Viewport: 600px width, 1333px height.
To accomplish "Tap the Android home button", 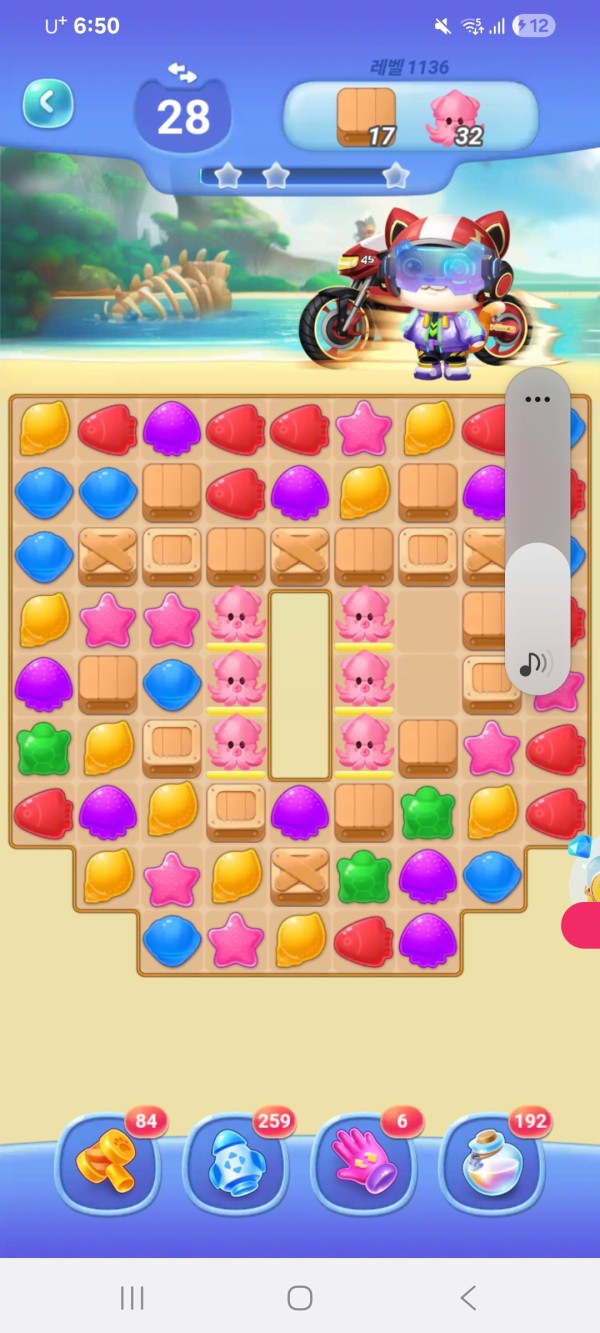I will coord(299,1298).
